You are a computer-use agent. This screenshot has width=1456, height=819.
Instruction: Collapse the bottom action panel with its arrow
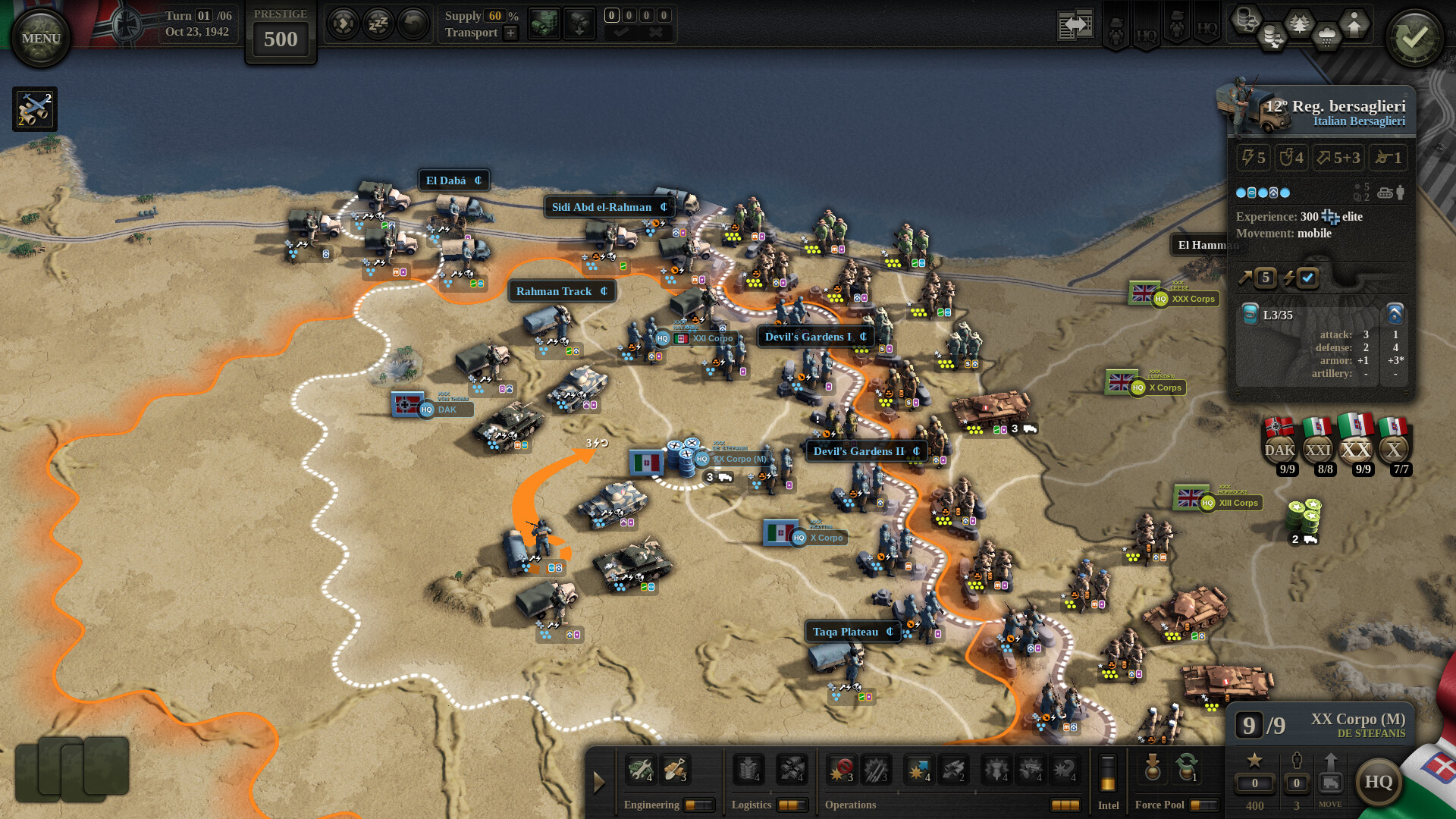click(599, 783)
